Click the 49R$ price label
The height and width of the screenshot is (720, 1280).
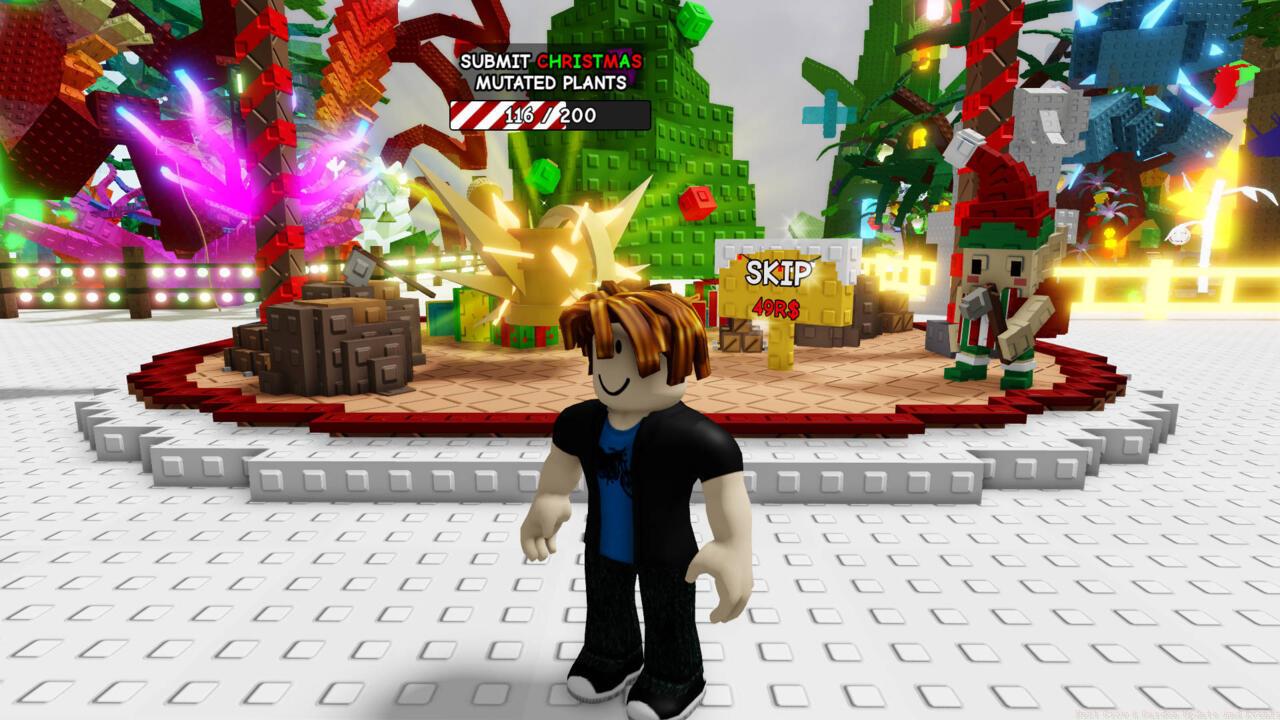click(779, 311)
